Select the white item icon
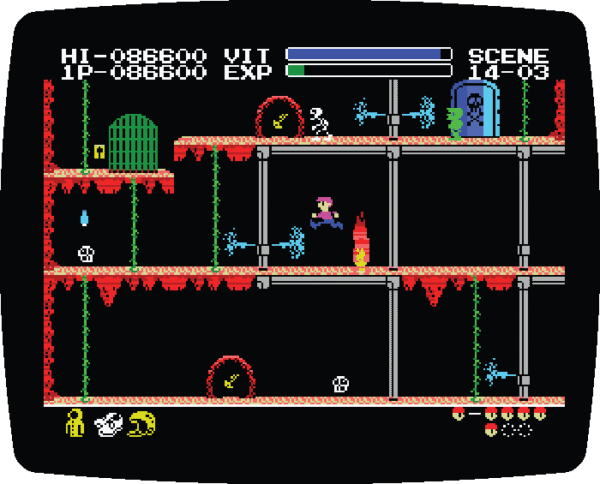The height and width of the screenshot is (484, 600). (x=108, y=424)
